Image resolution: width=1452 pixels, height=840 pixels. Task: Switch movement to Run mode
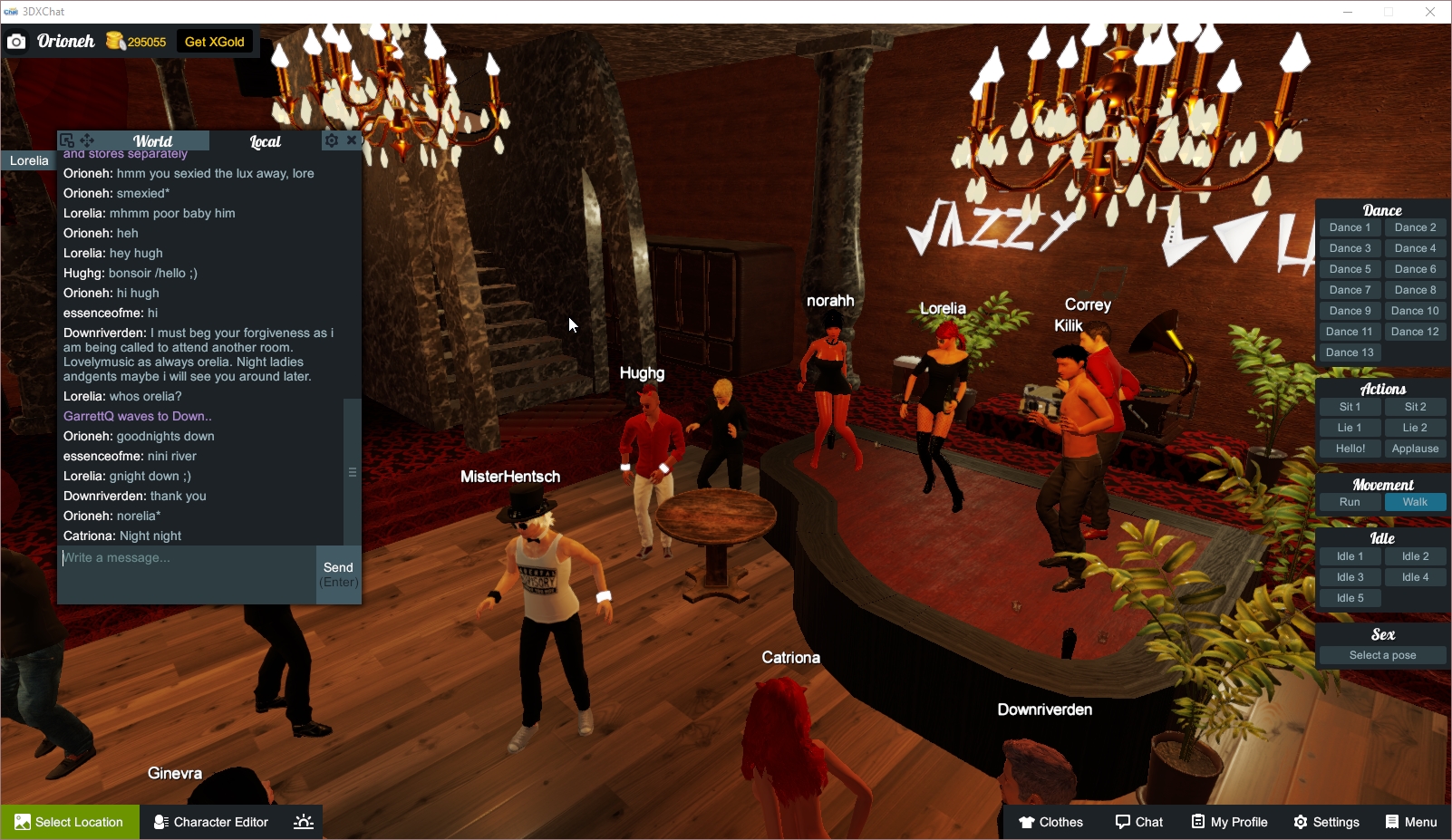pyautogui.click(x=1349, y=501)
